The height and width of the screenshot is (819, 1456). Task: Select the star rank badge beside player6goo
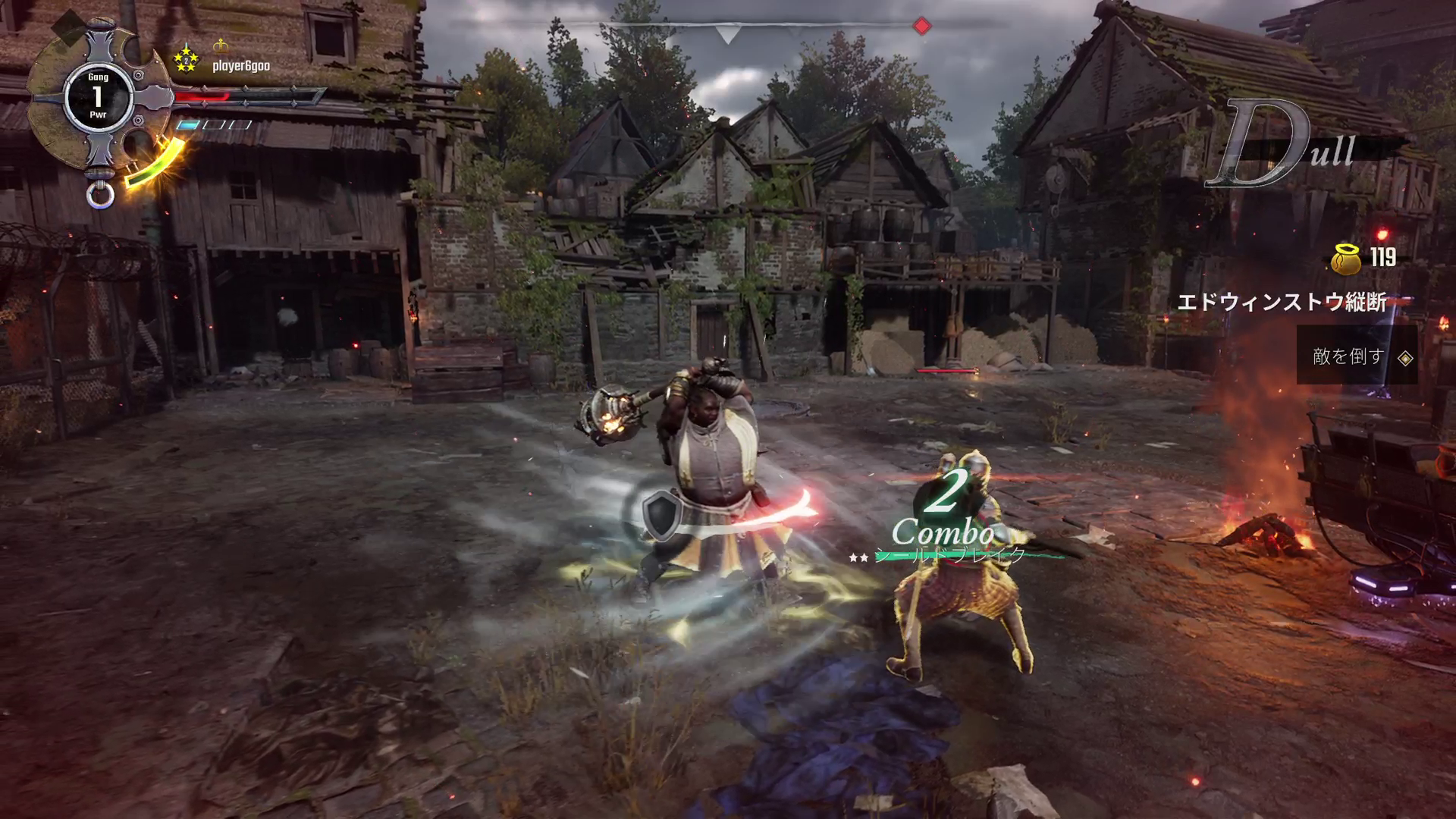pos(186,58)
